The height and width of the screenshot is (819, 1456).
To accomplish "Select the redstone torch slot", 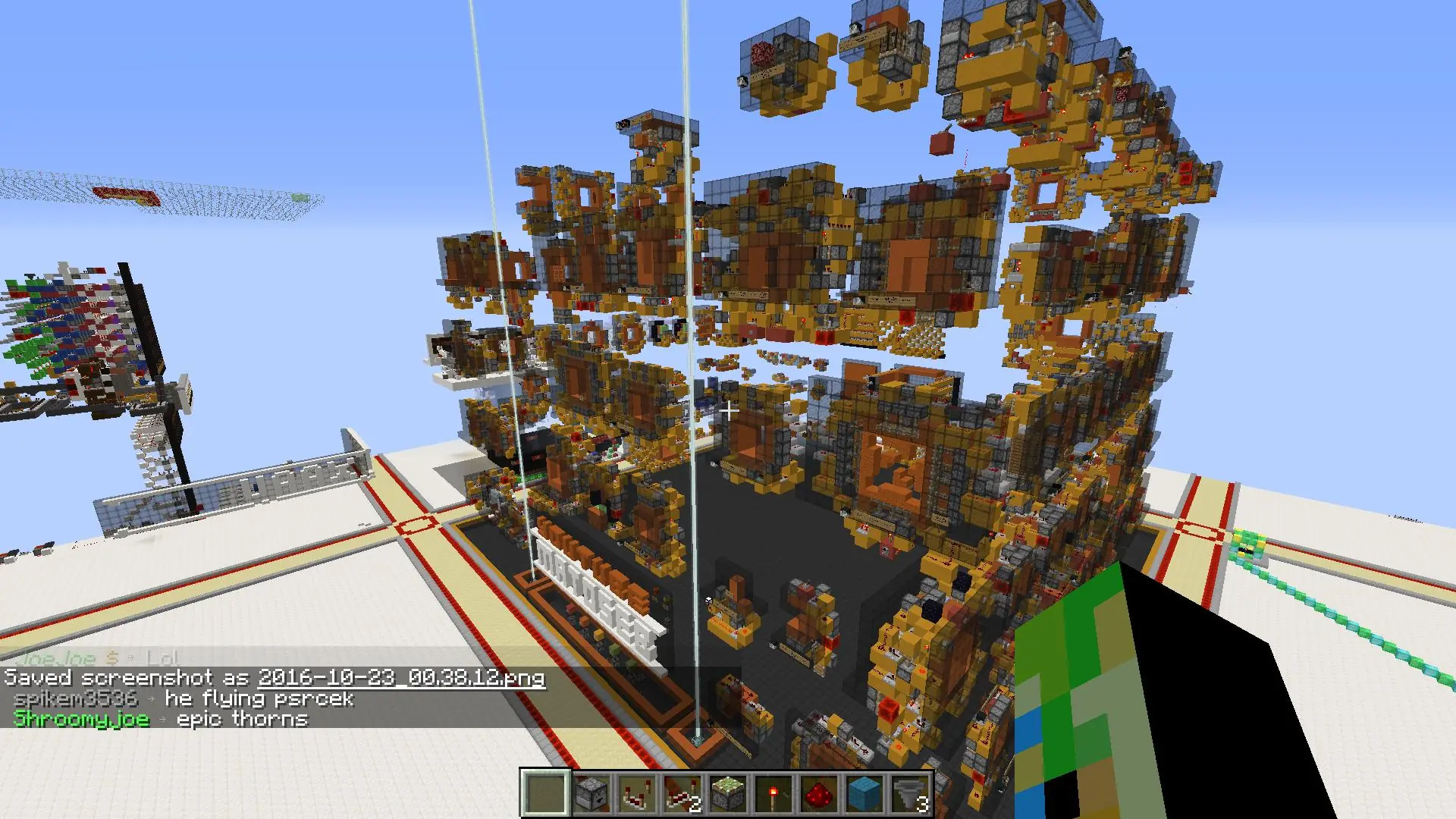I will 773,793.
